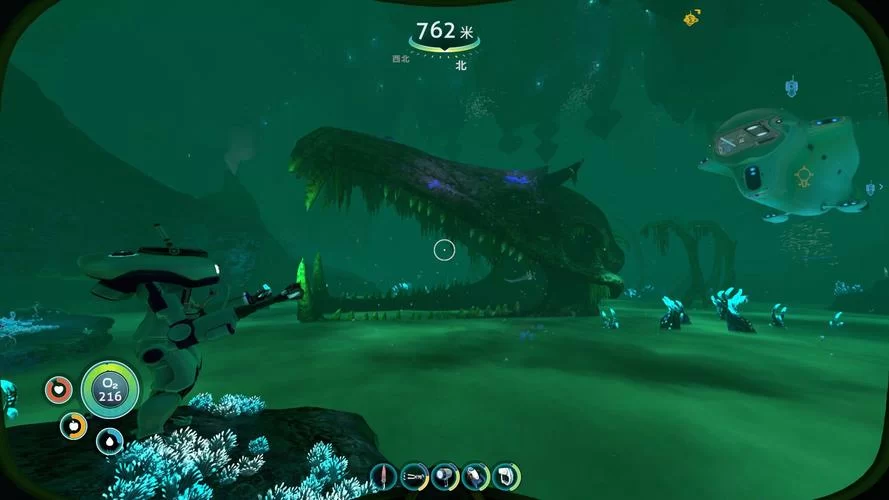Select the red knife hotbar slot
Image resolution: width=889 pixels, height=500 pixels.
point(382,477)
